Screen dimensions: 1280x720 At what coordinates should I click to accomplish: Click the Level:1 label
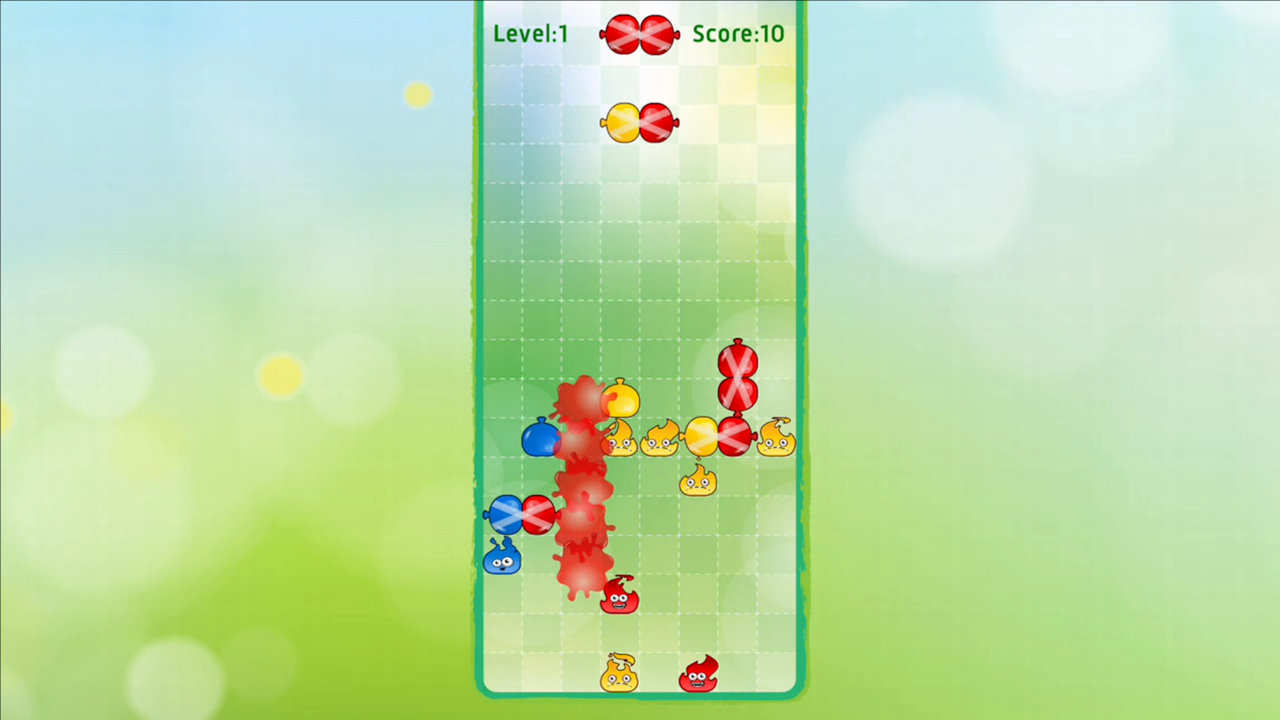[530, 33]
